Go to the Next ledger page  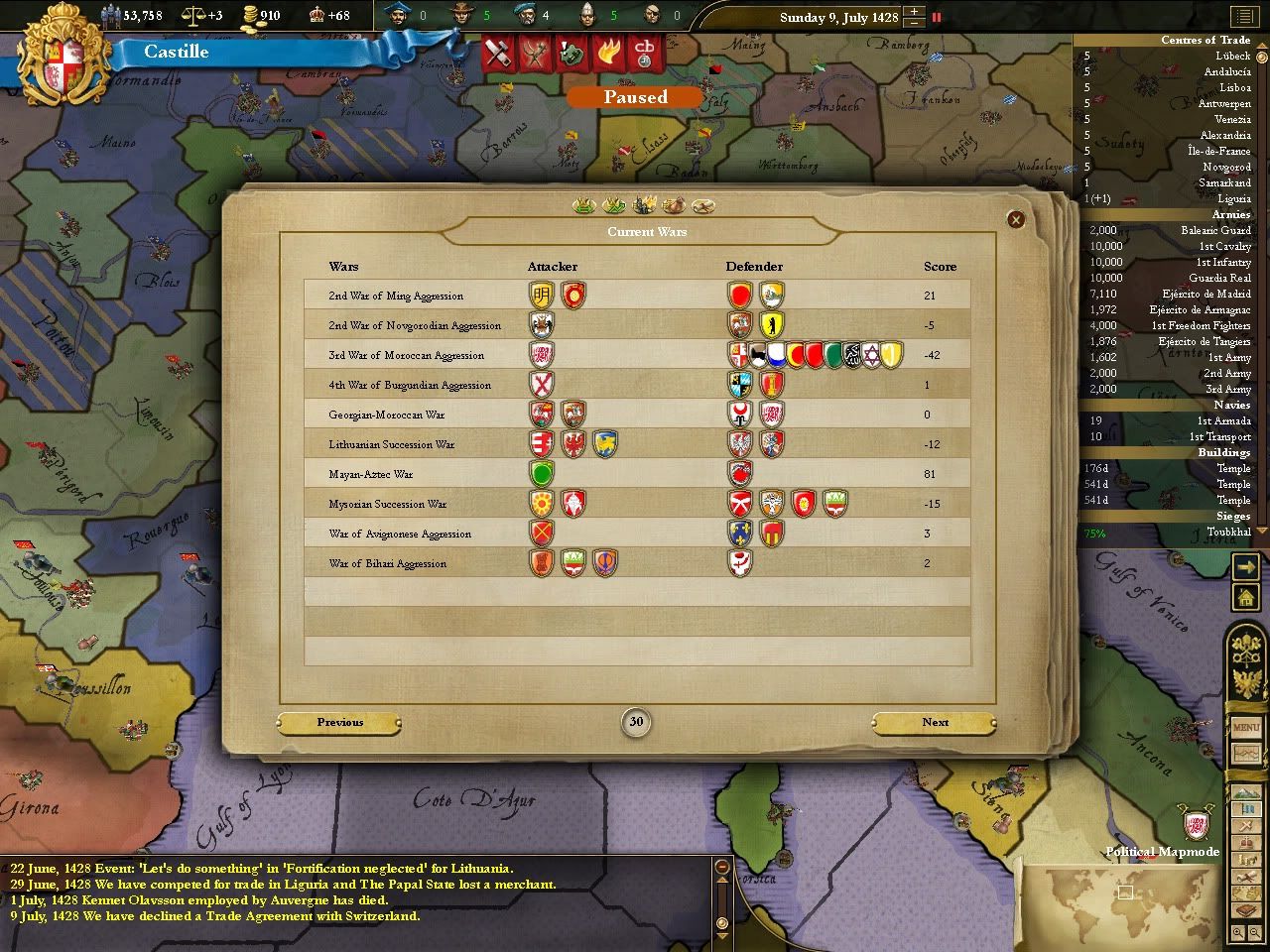(935, 723)
